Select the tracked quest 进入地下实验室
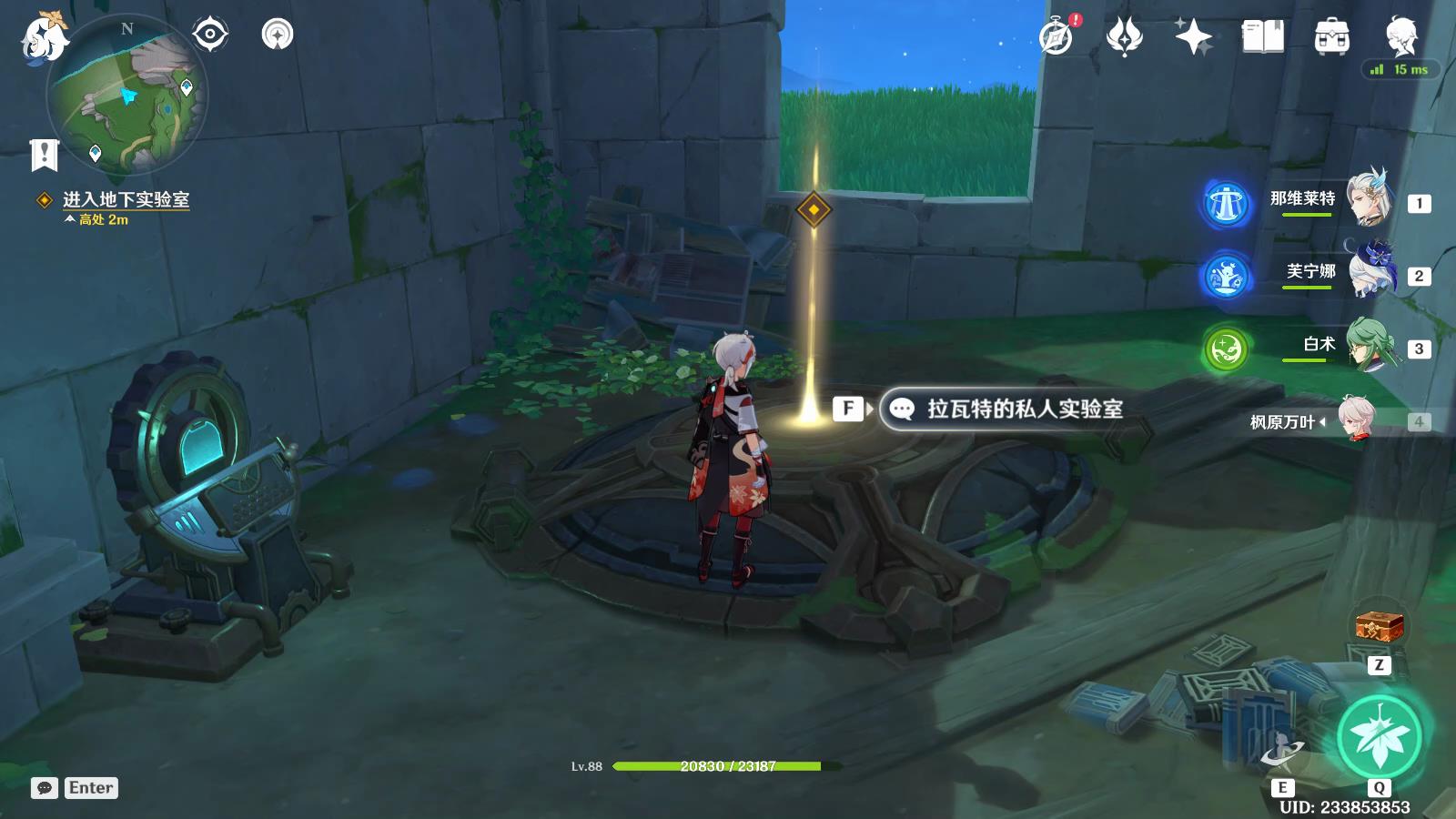The width and height of the screenshot is (1456, 819). pyautogui.click(x=126, y=199)
